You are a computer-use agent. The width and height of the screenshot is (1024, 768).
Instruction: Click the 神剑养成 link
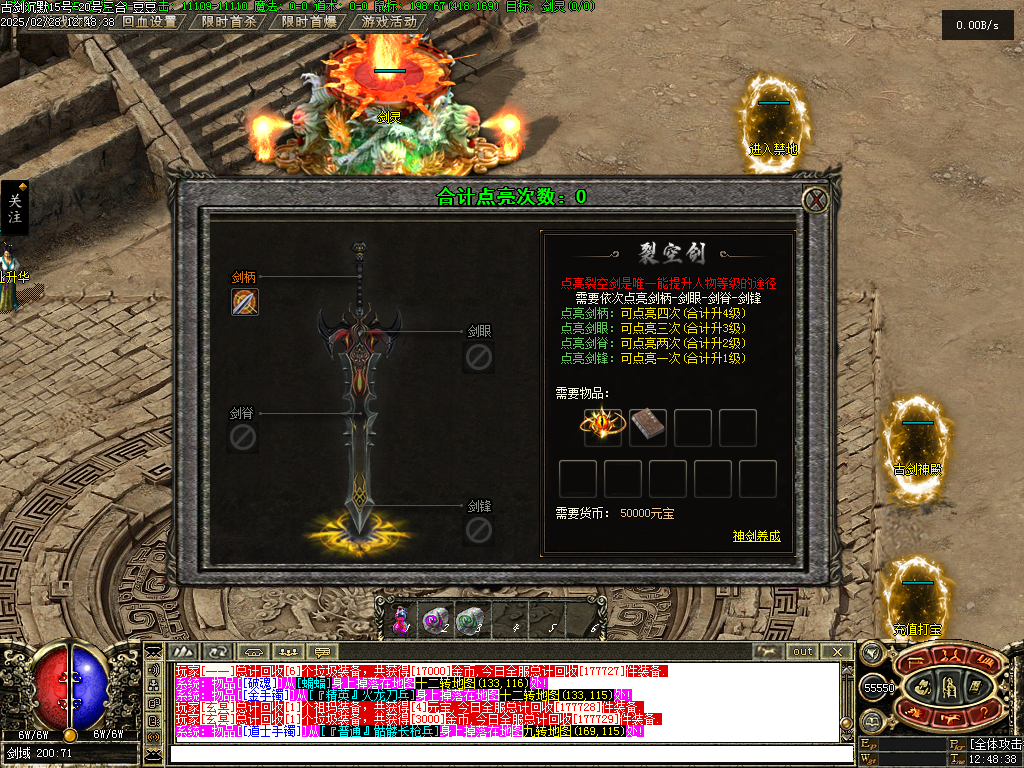[756, 536]
